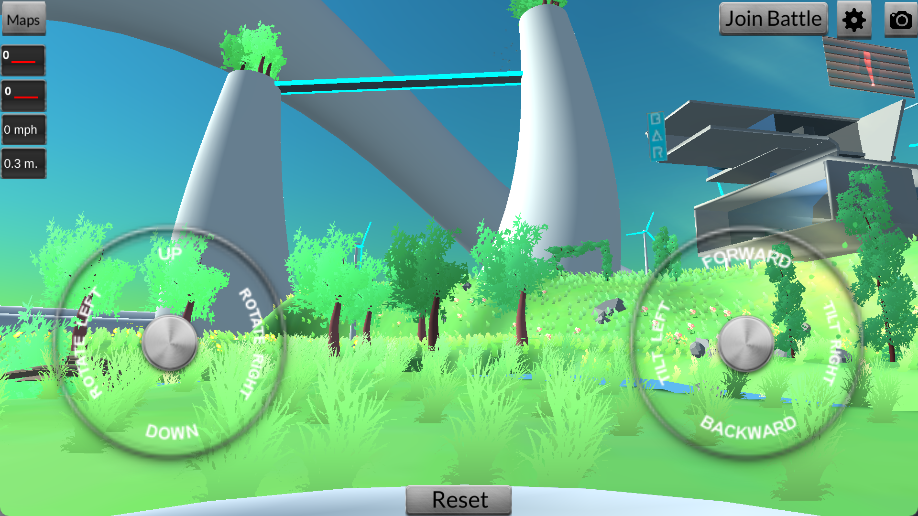Open the Maps menu
The height and width of the screenshot is (516, 918).
(23, 20)
